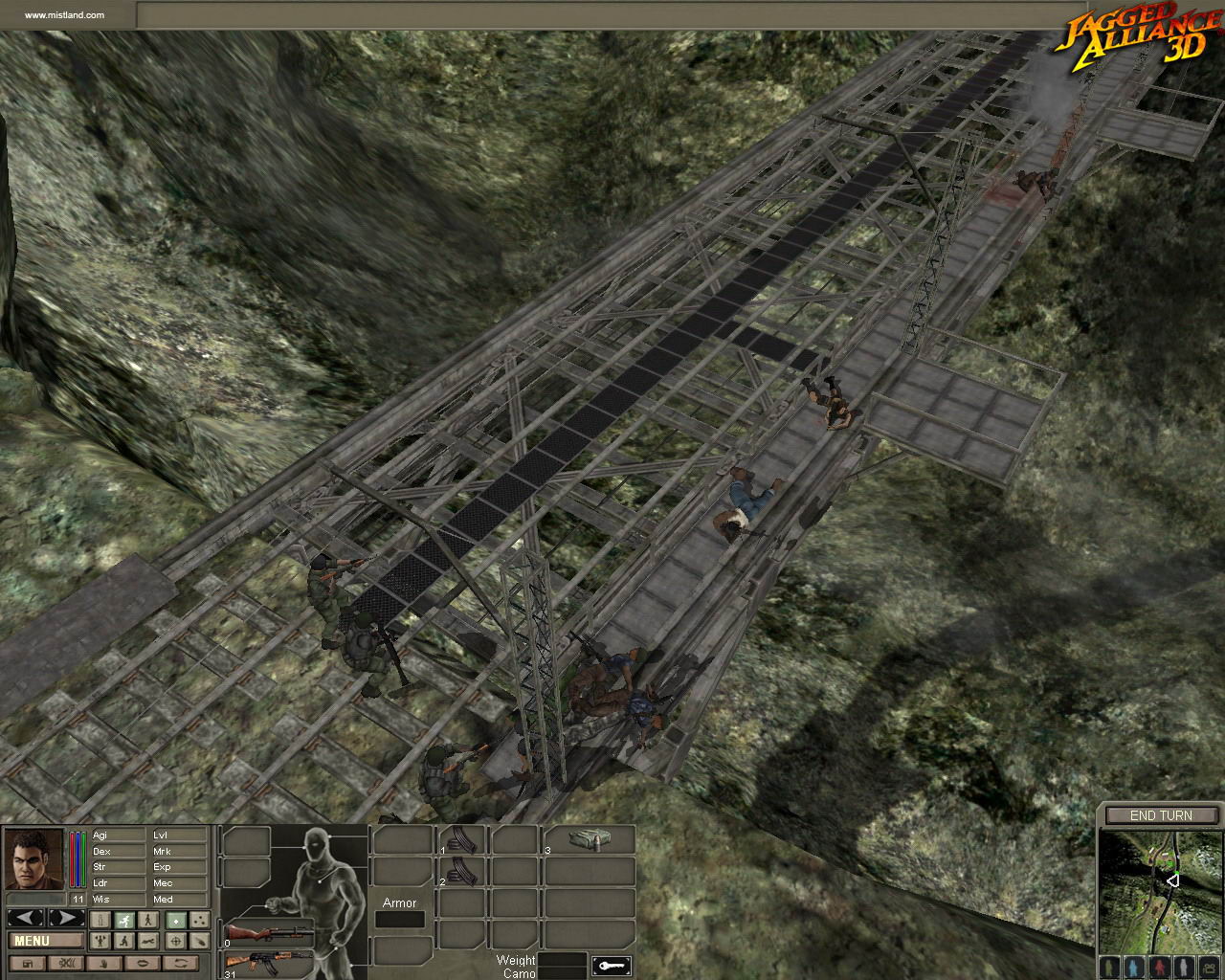Select the AK-47 rifle weapon slot
This screenshot has width=1225, height=980.
point(268,962)
